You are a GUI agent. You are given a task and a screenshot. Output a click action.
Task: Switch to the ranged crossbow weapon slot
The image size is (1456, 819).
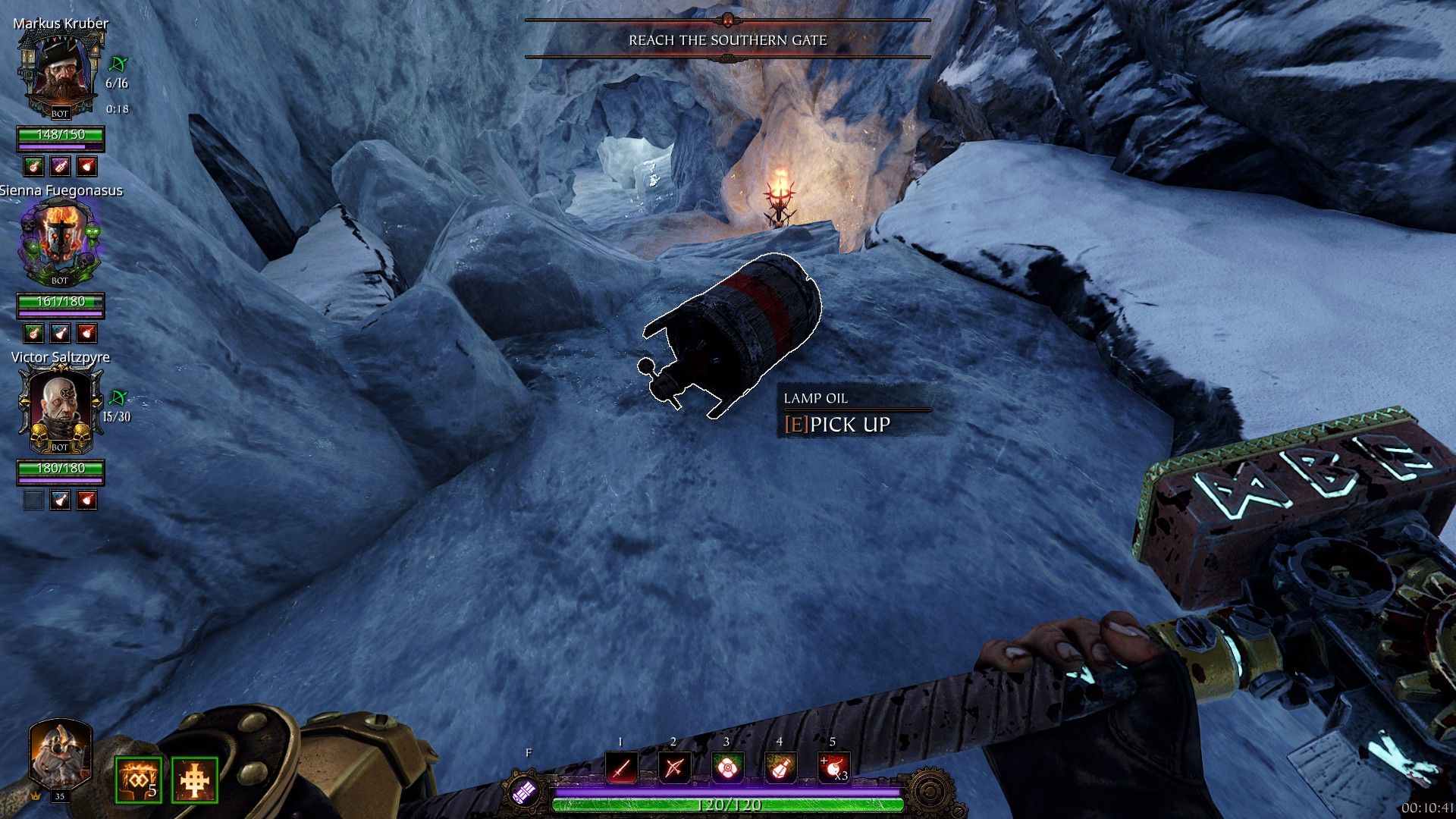click(x=674, y=768)
